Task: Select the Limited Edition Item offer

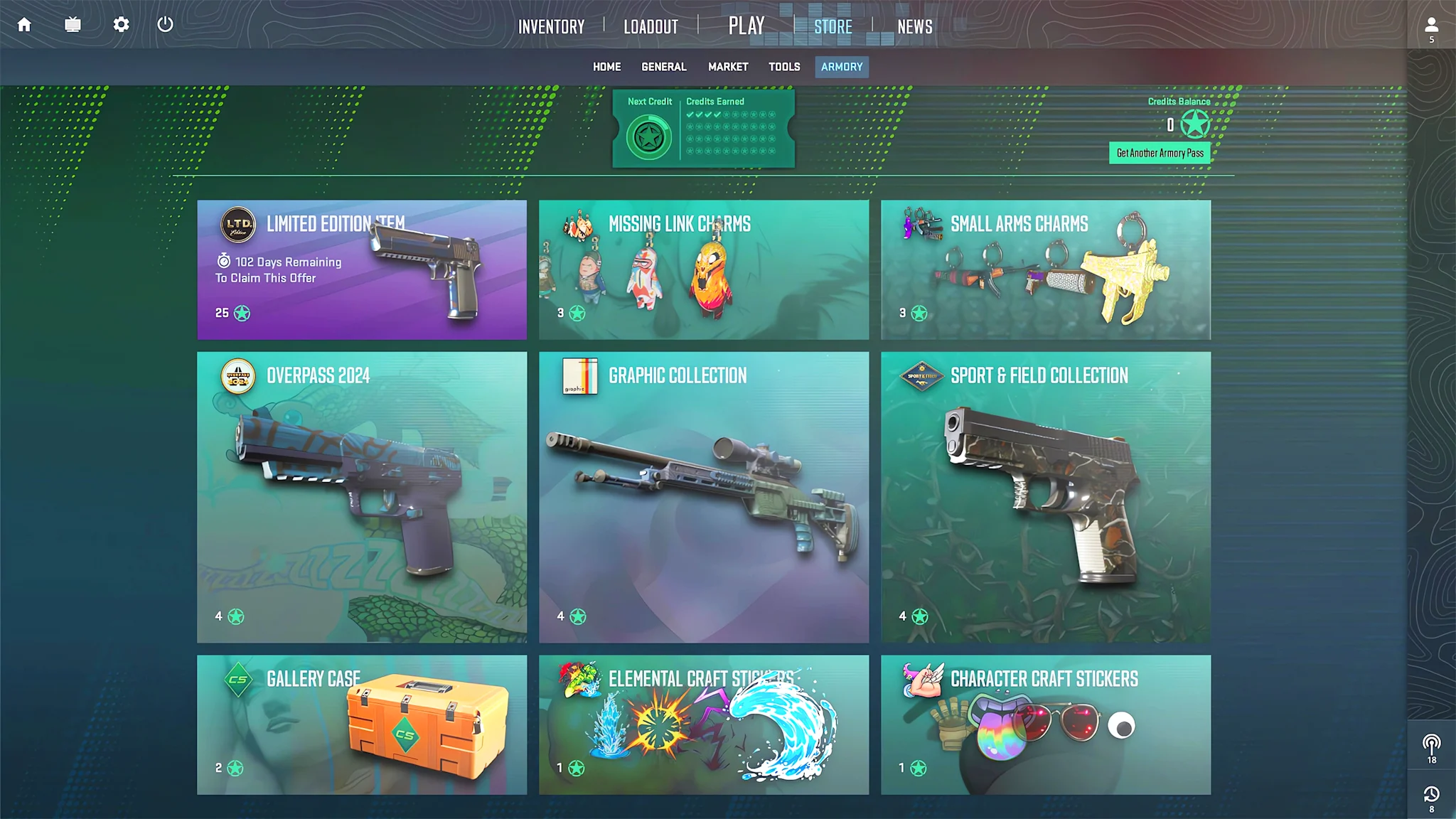Action: 361,269
